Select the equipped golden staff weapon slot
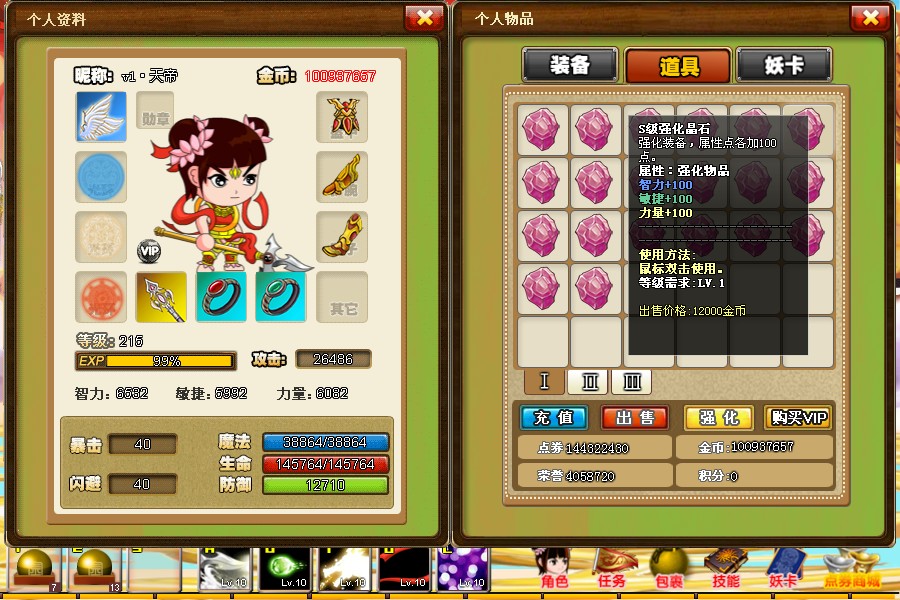The width and height of the screenshot is (900, 600). click(161, 297)
